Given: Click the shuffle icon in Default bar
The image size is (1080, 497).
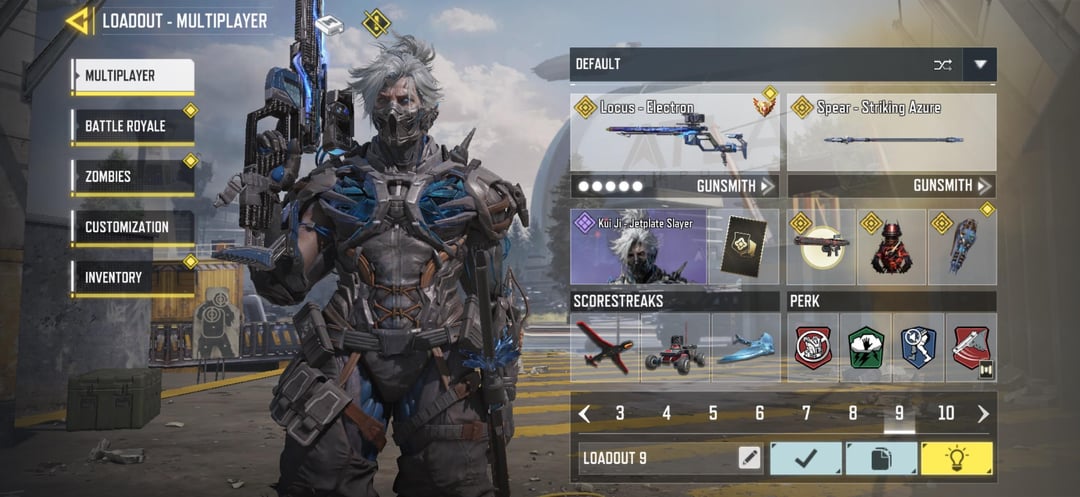Looking at the screenshot, I should 942,65.
